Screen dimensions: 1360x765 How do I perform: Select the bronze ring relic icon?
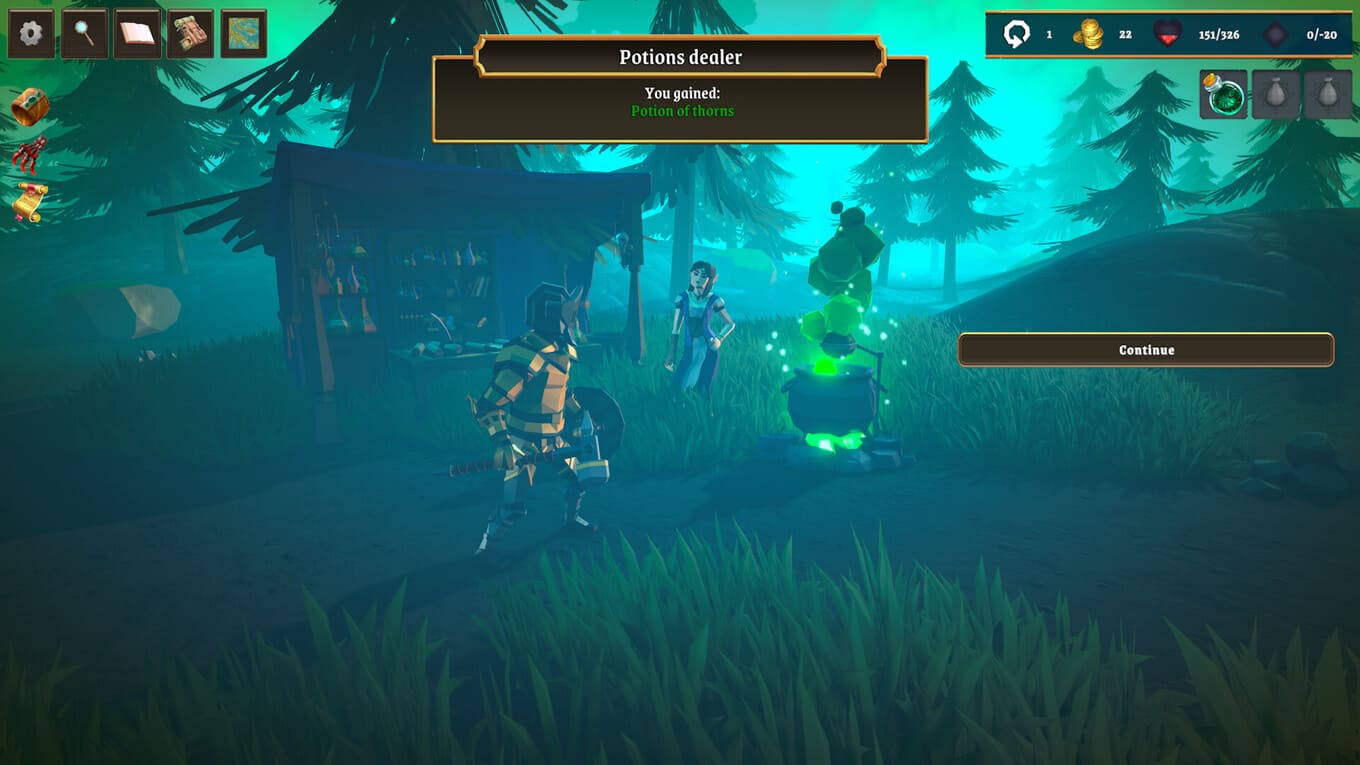pos(30,107)
